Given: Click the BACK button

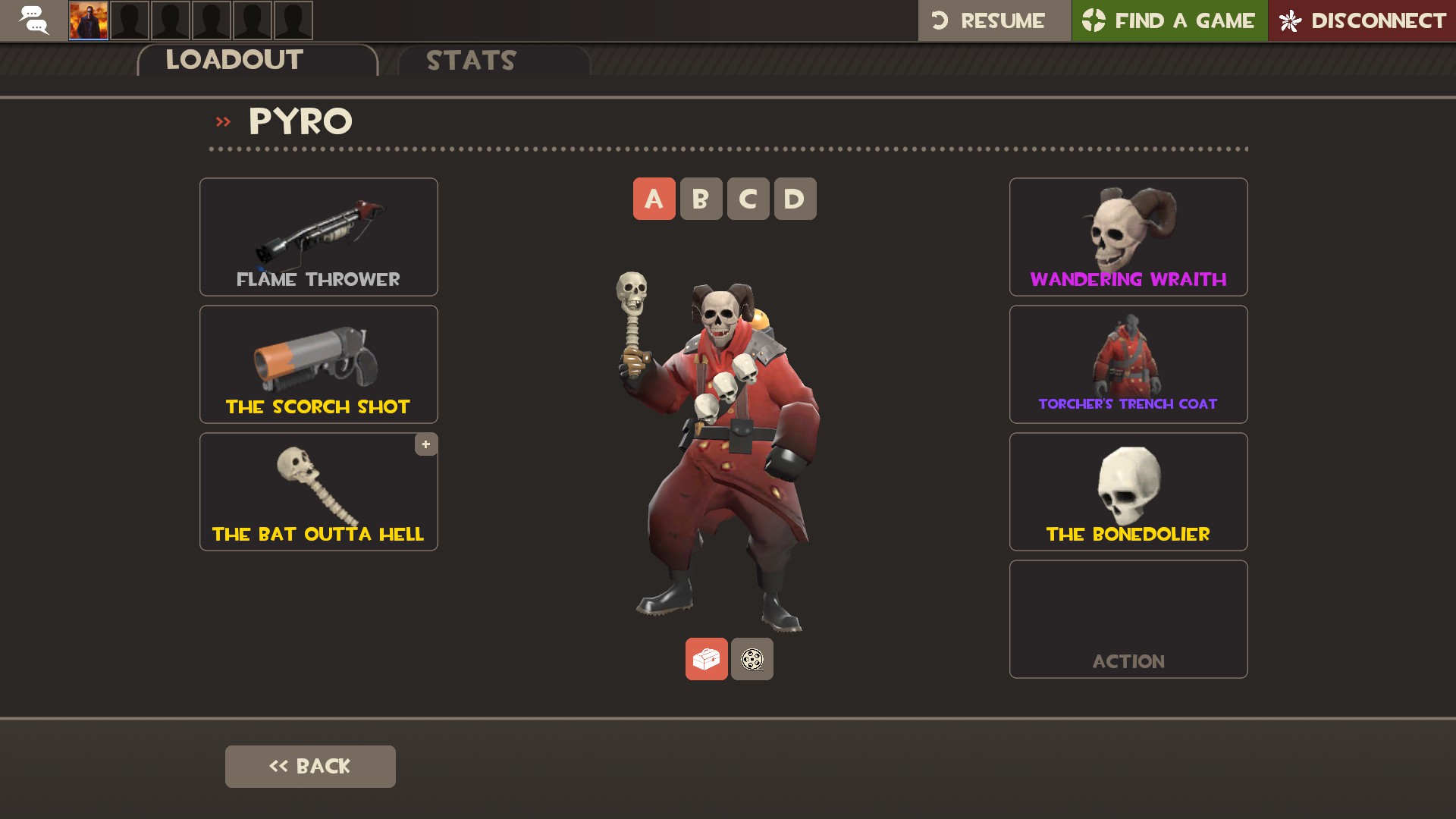Looking at the screenshot, I should click(x=309, y=766).
